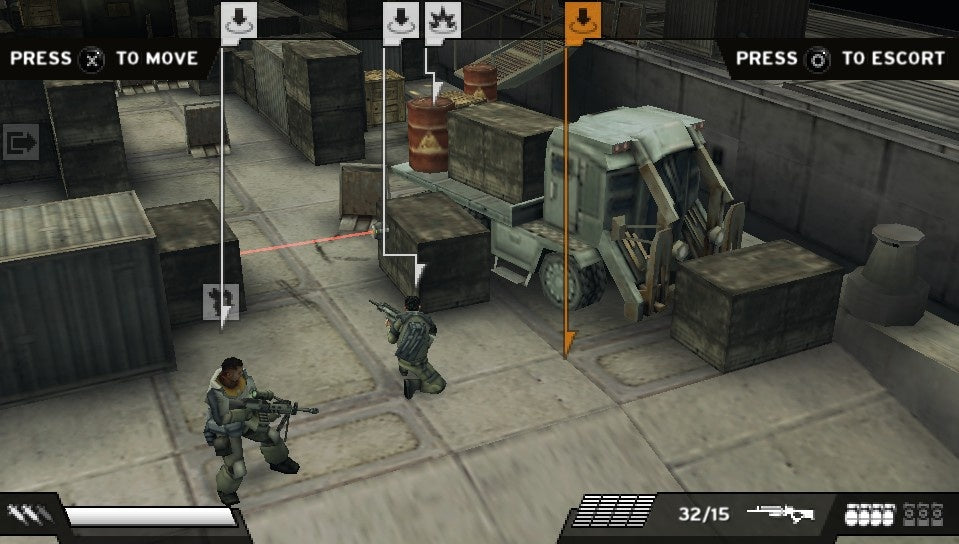The image size is (959, 544).
Task: Click the exit arrow icon at screen edge
Action: pos(20,143)
